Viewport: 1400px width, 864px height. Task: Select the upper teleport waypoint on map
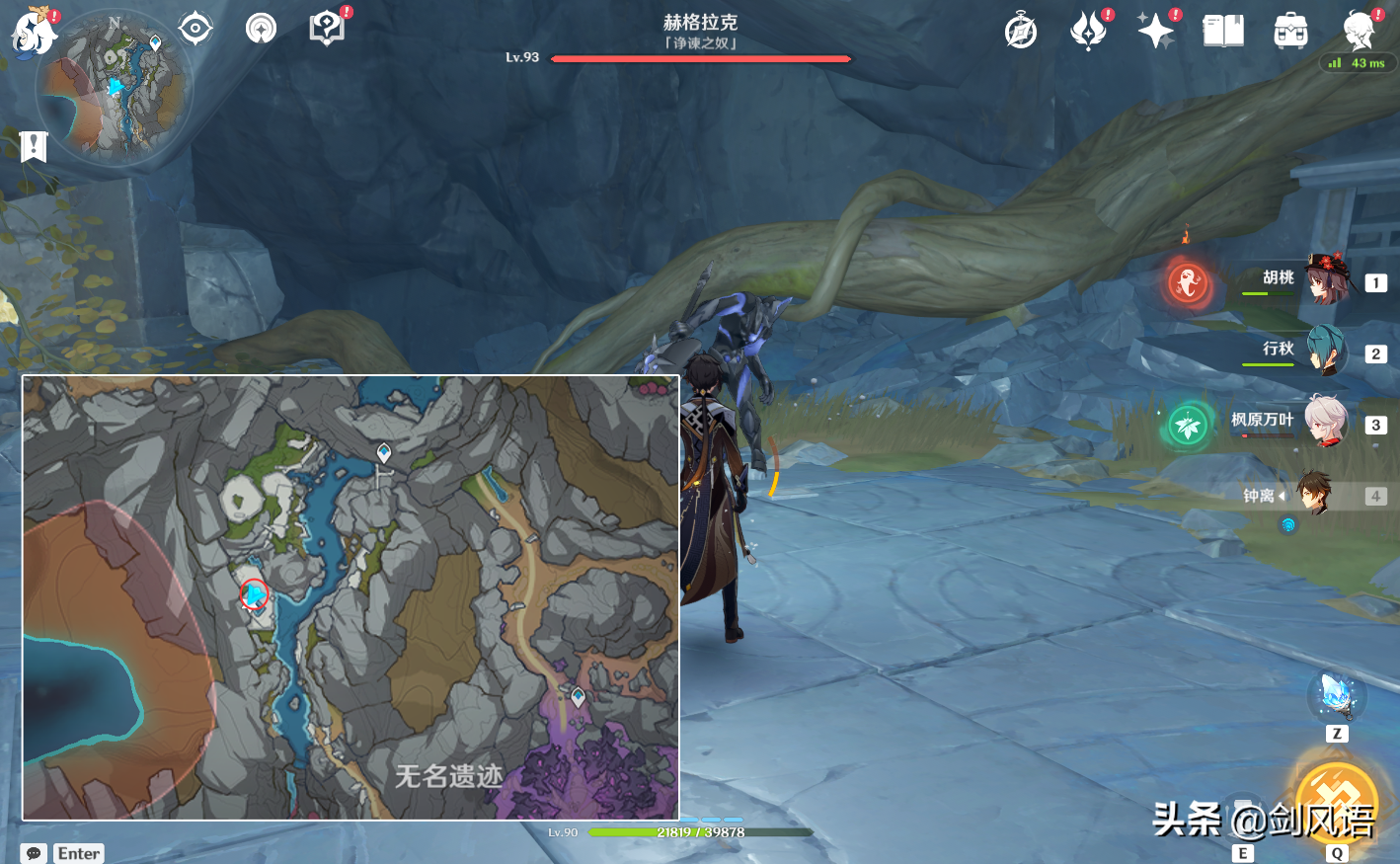[384, 452]
